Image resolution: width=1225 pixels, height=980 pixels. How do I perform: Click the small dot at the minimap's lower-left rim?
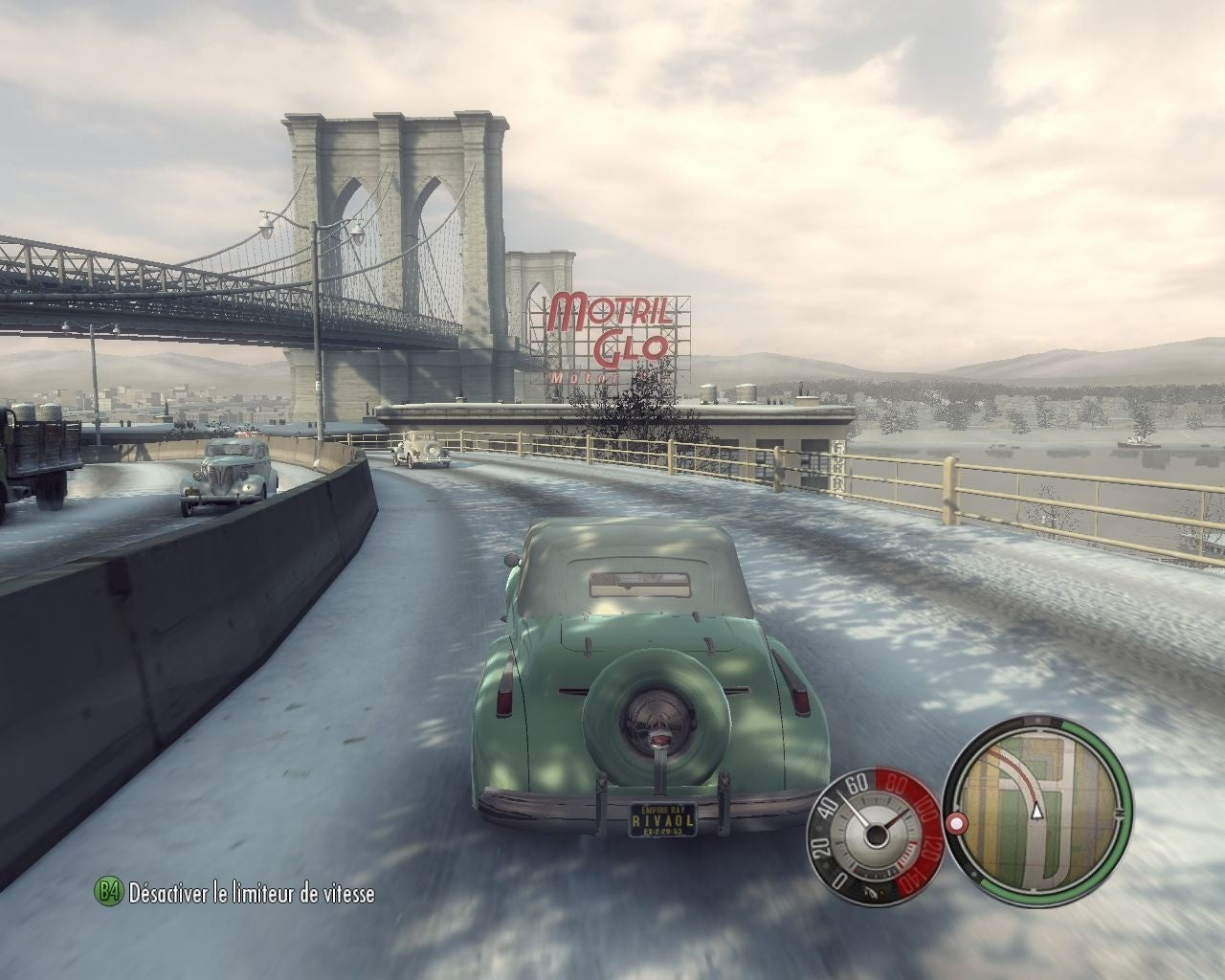click(974, 875)
